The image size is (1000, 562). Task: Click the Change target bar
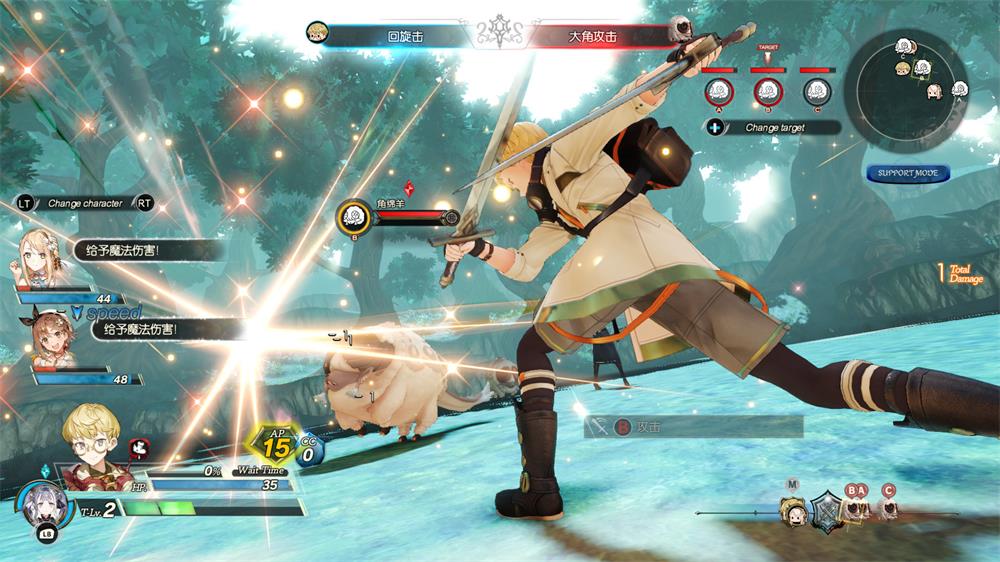point(775,128)
